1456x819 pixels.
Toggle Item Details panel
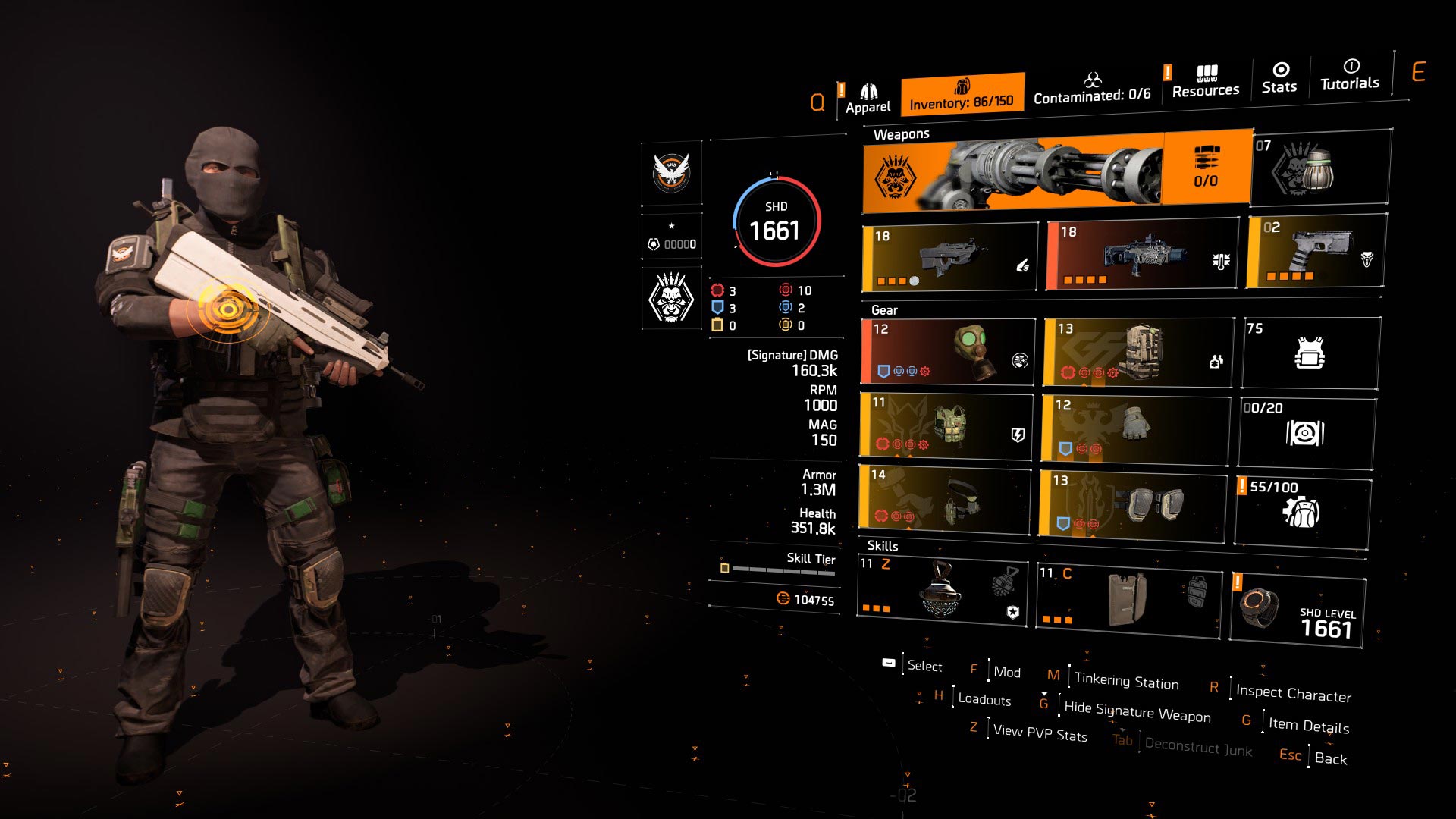pos(1308,725)
